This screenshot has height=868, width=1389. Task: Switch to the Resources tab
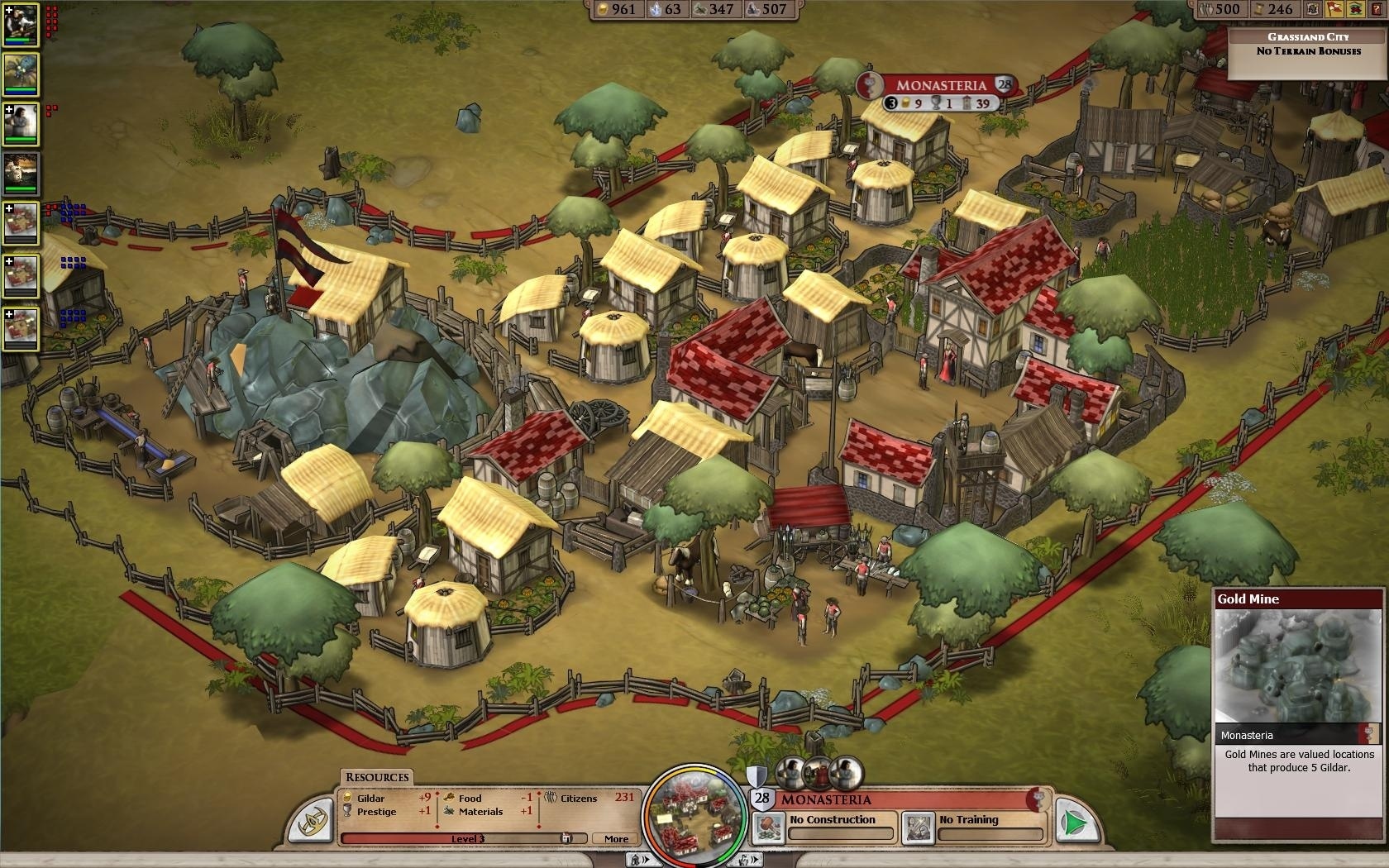point(377,777)
